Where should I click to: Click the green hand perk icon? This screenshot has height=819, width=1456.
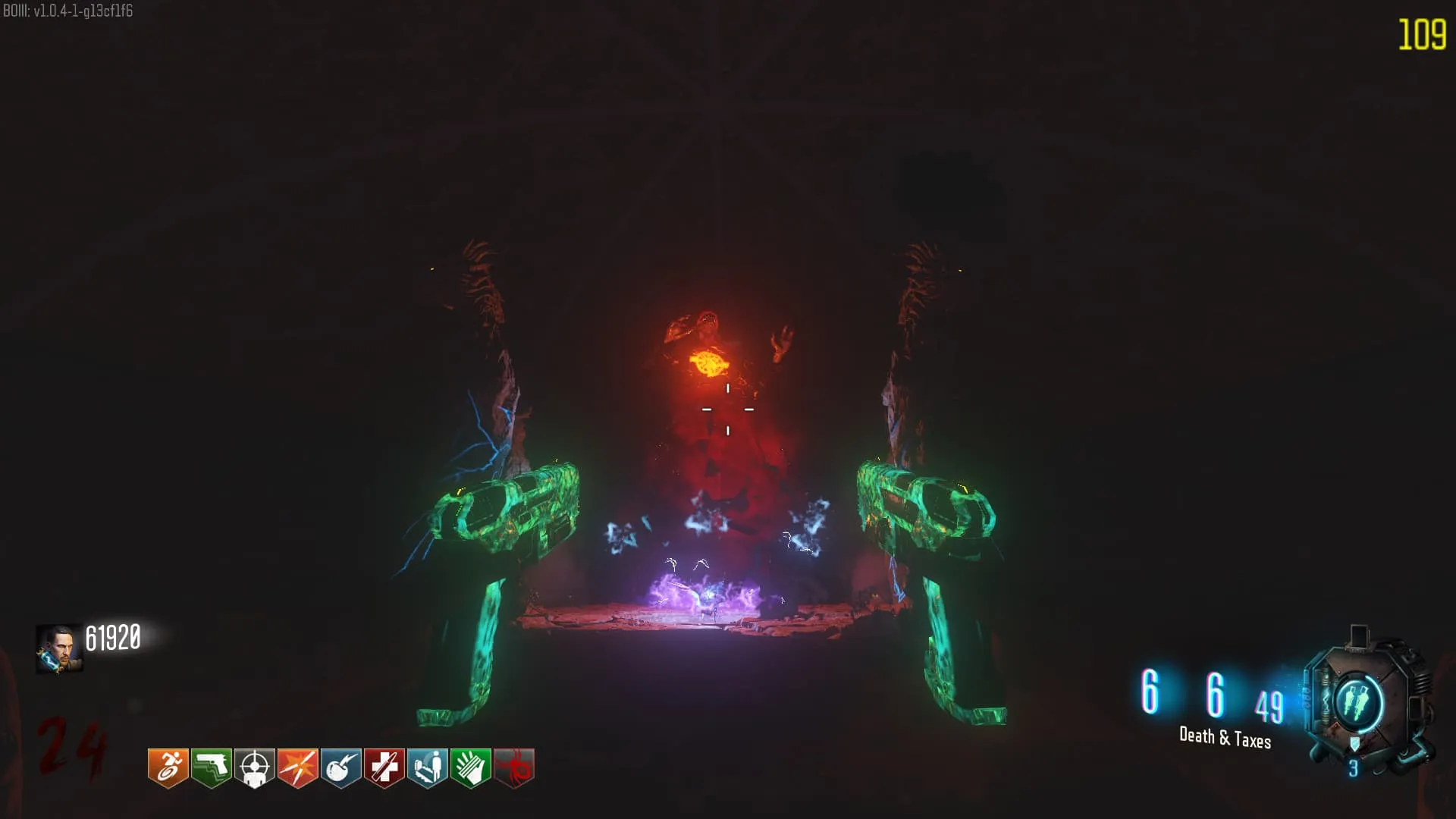point(470,767)
